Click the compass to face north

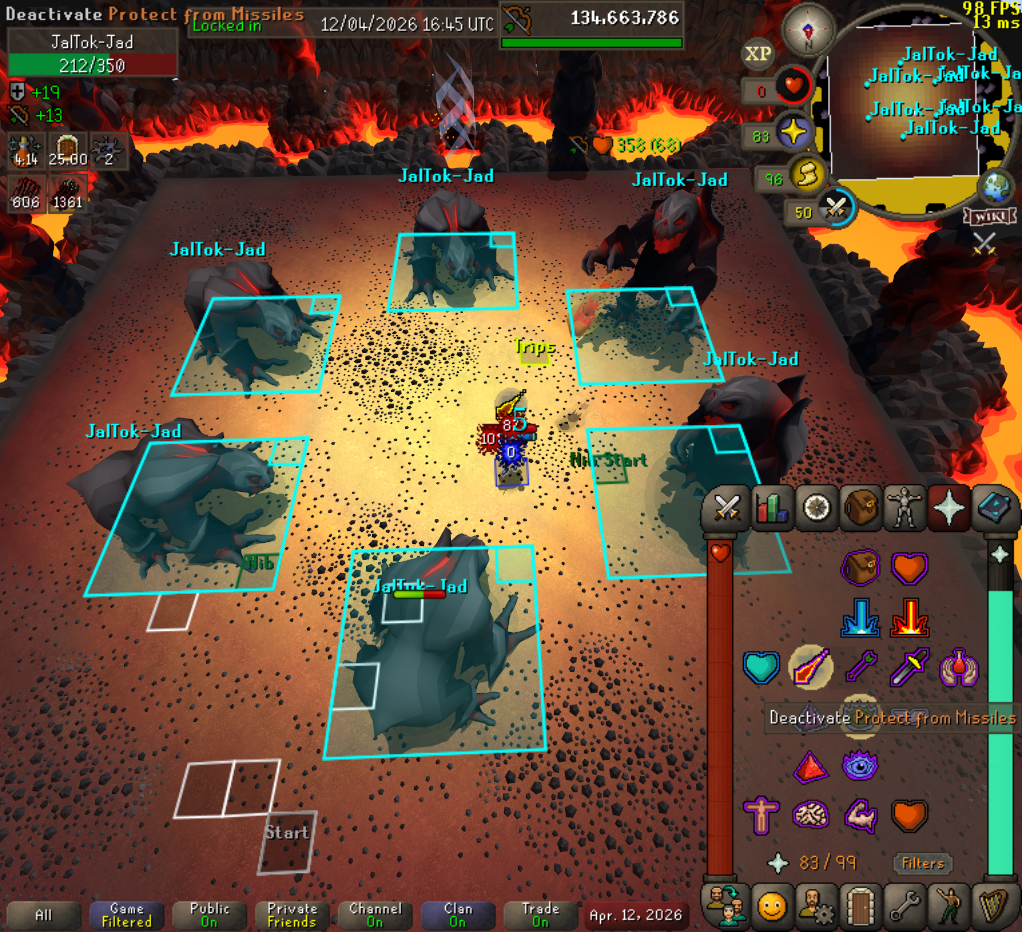click(x=808, y=30)
